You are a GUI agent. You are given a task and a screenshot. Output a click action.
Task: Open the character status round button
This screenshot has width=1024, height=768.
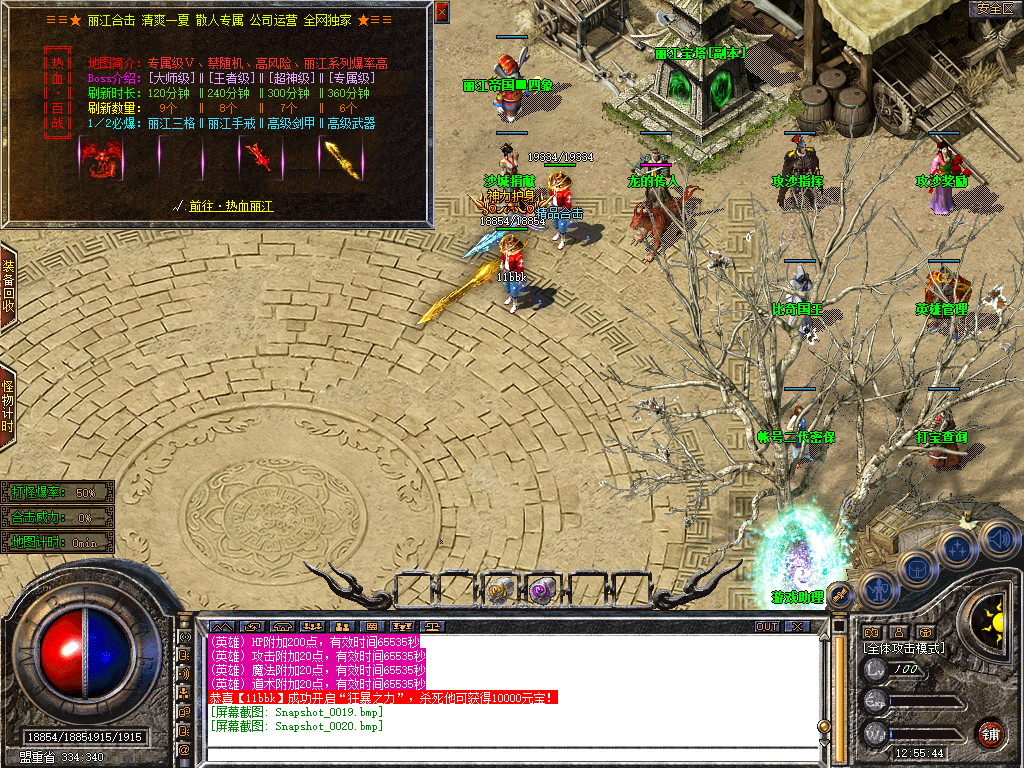pyautogui.click(x=877, y=590)
